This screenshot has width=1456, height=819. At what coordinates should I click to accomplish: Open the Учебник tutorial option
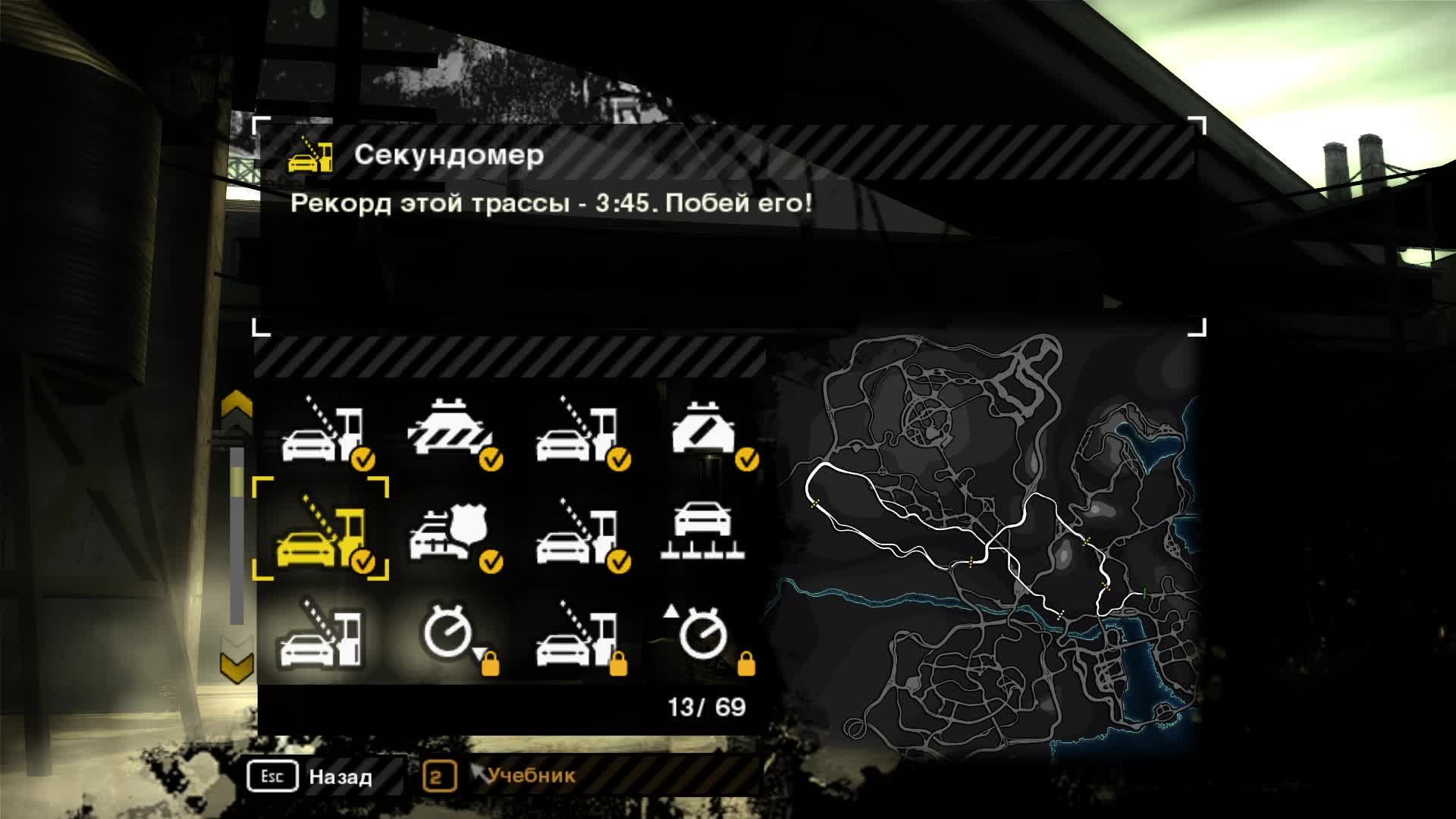(531, 776)
